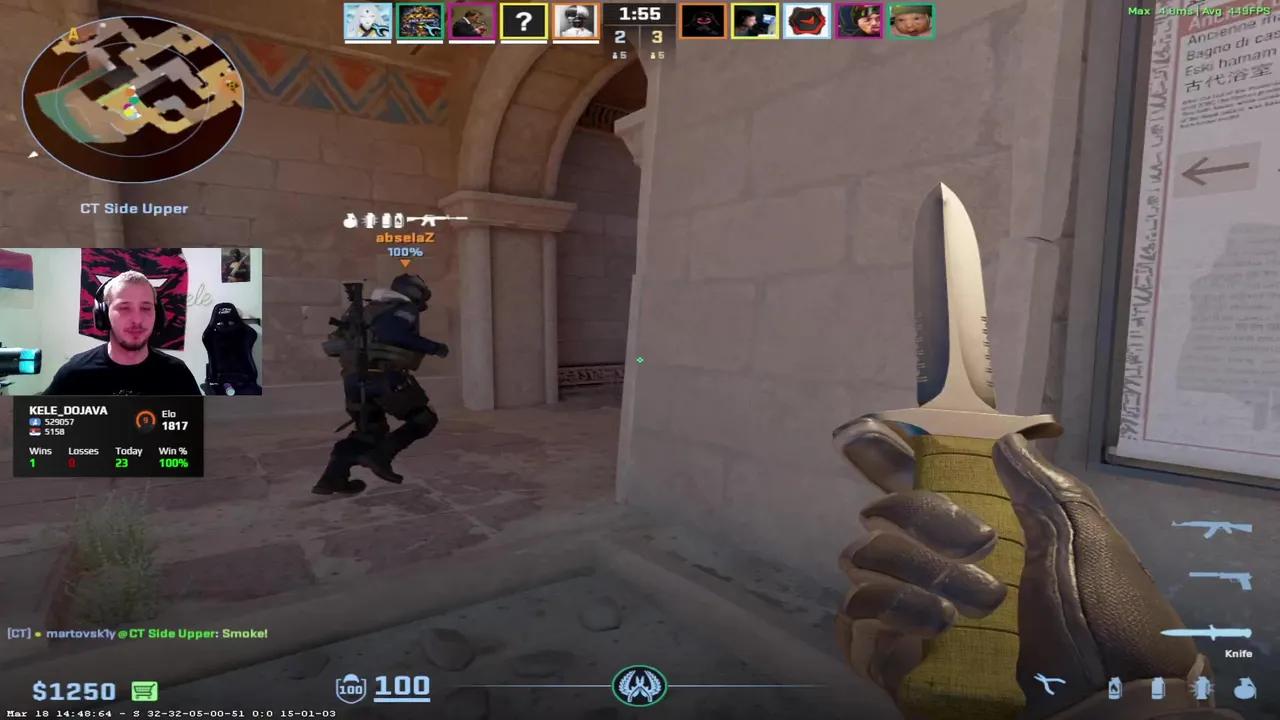Click the round timer showing 1:55
This screenshot has height=720, width=1280.
point(640,15)
